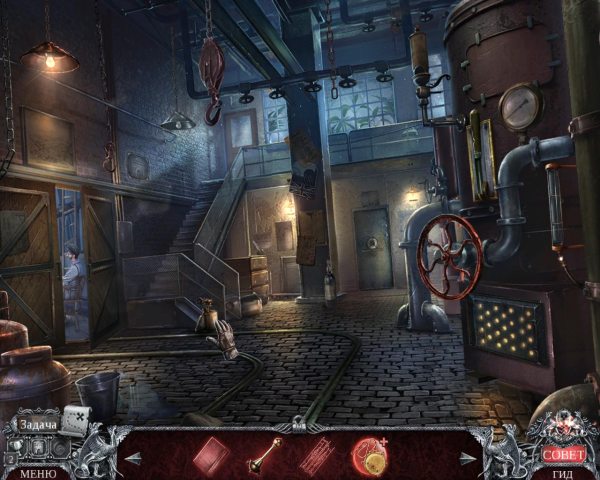Choose the round gold gear item with plus
The height and width of the screenshot is (480, 600).
[369, 454]
